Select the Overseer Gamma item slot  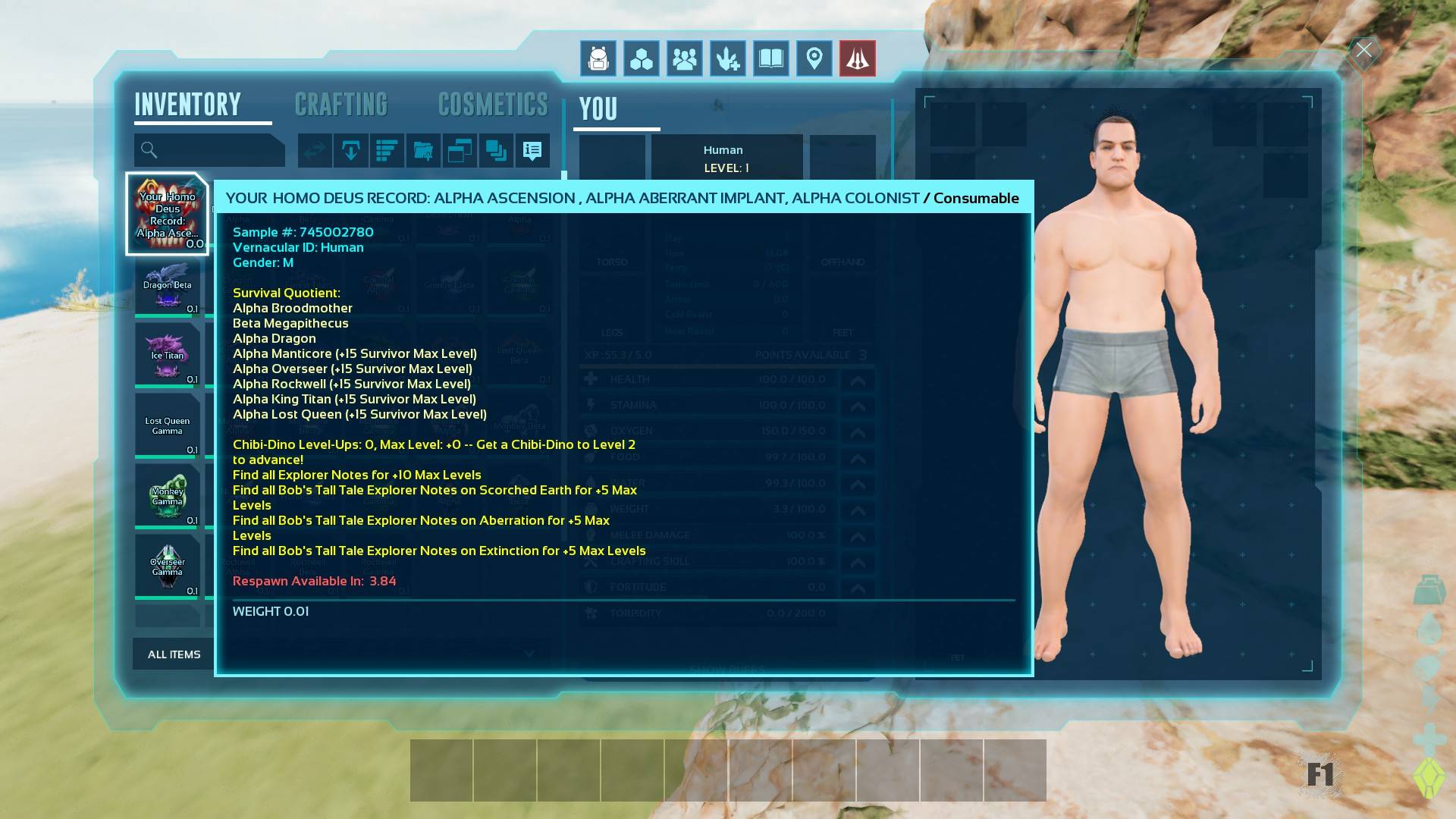click(x=168, y=566)
